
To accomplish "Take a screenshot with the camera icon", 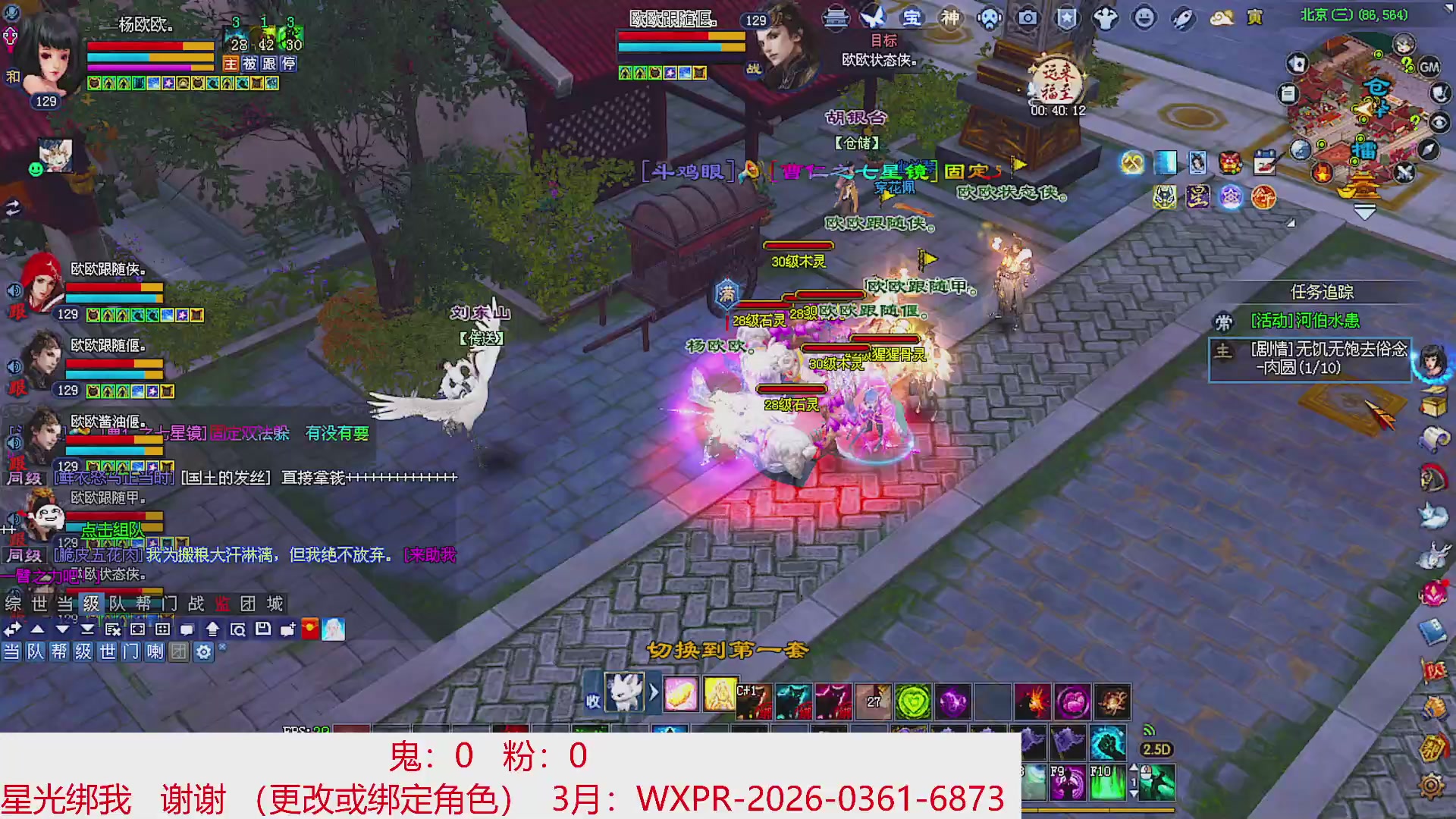I will [x=1028, y=17].
